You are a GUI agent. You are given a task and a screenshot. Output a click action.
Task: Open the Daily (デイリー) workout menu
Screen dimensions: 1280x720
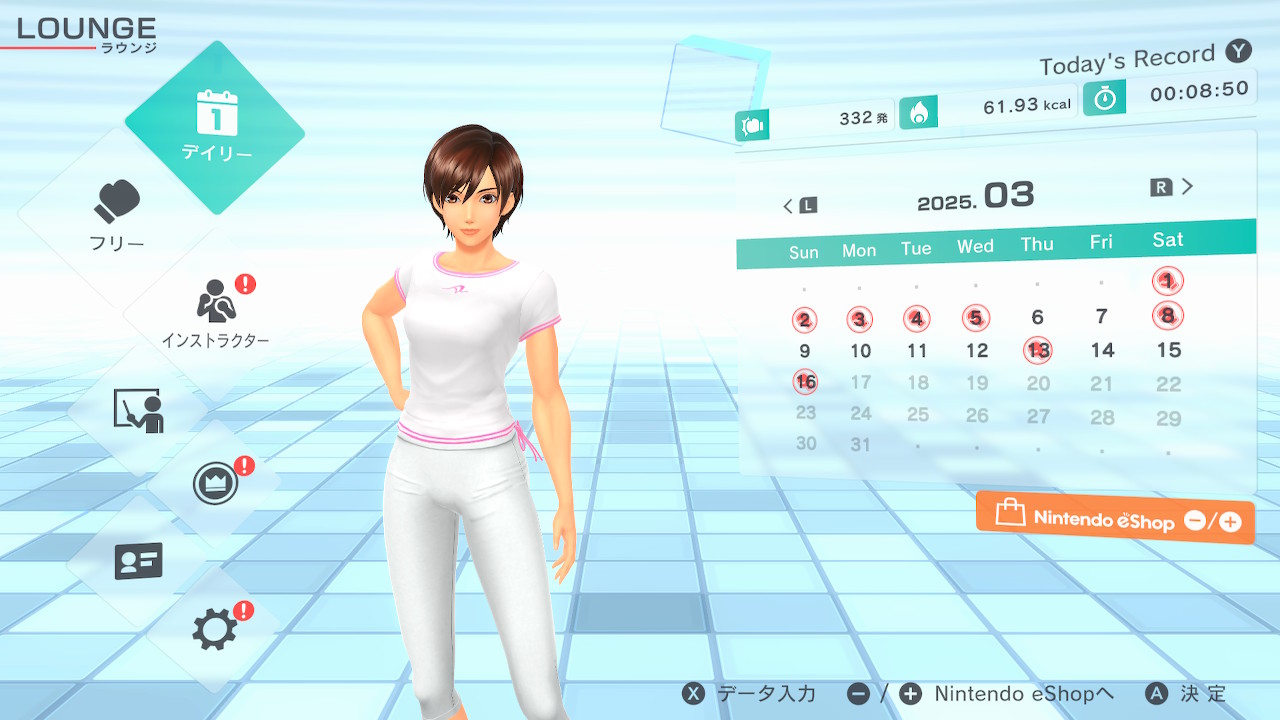click(x=215, y=126)
